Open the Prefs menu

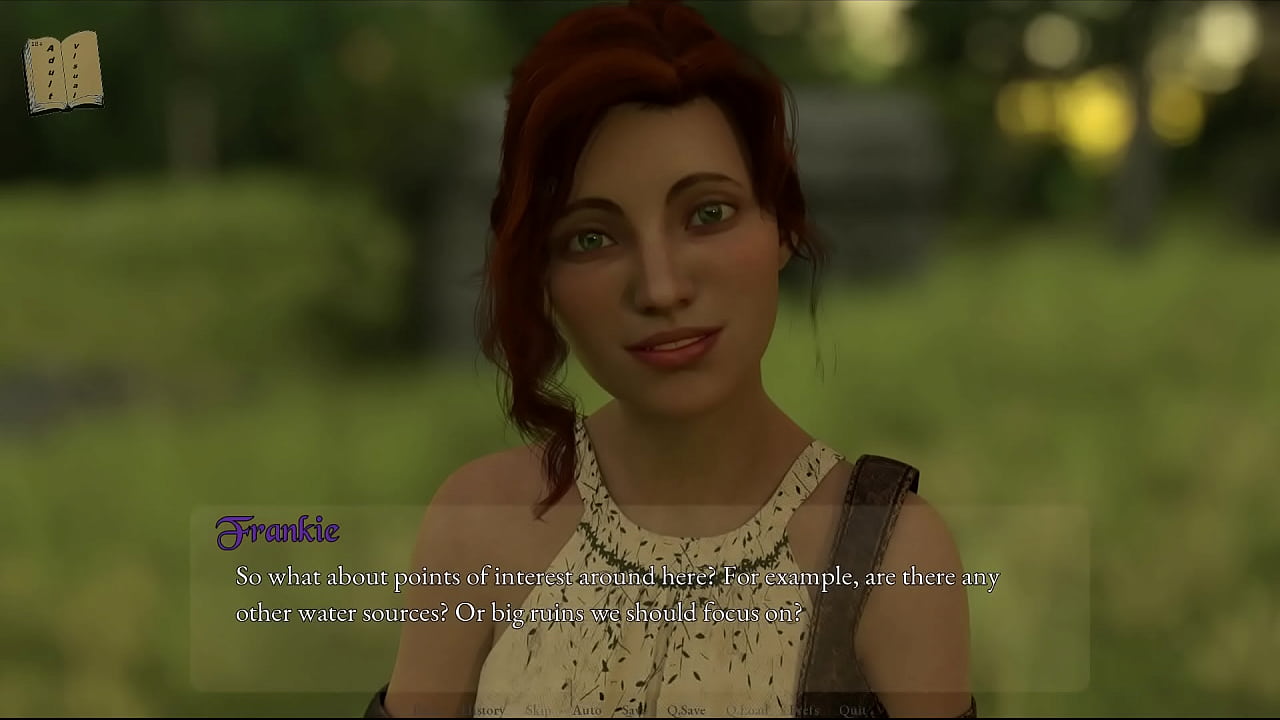coord(803,710)
